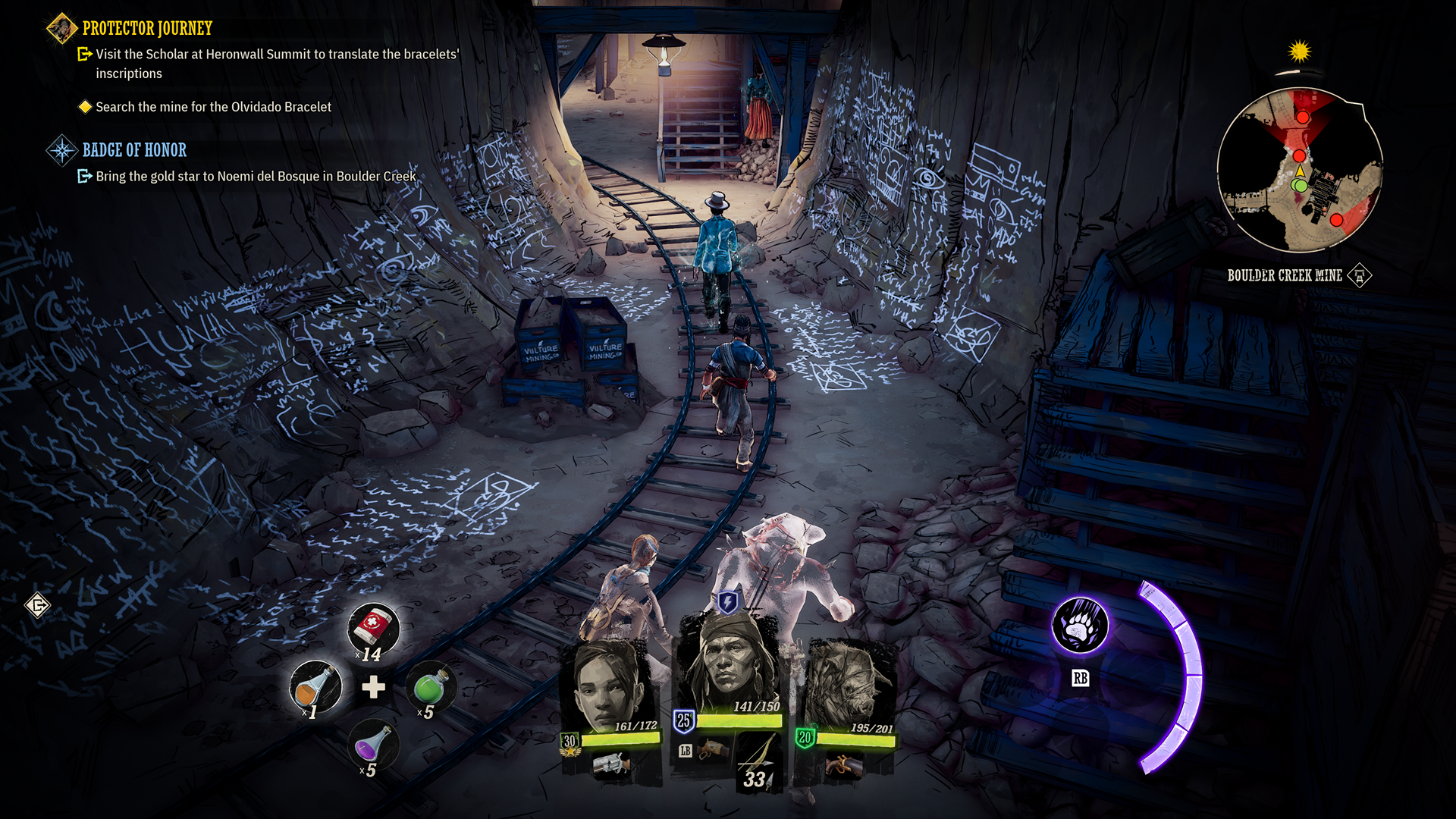
Task: Select the revolver weapon under the woman portrait
Action: pos(611,763)
